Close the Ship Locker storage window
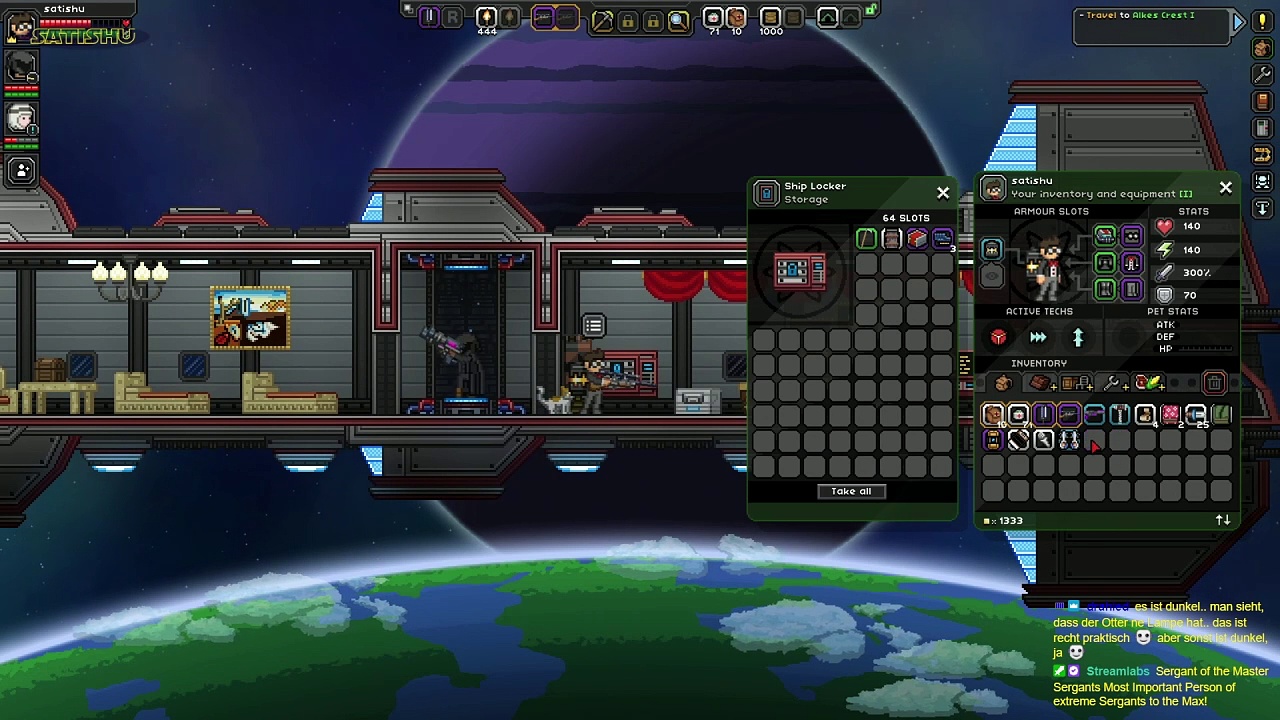 coord(943,192)
